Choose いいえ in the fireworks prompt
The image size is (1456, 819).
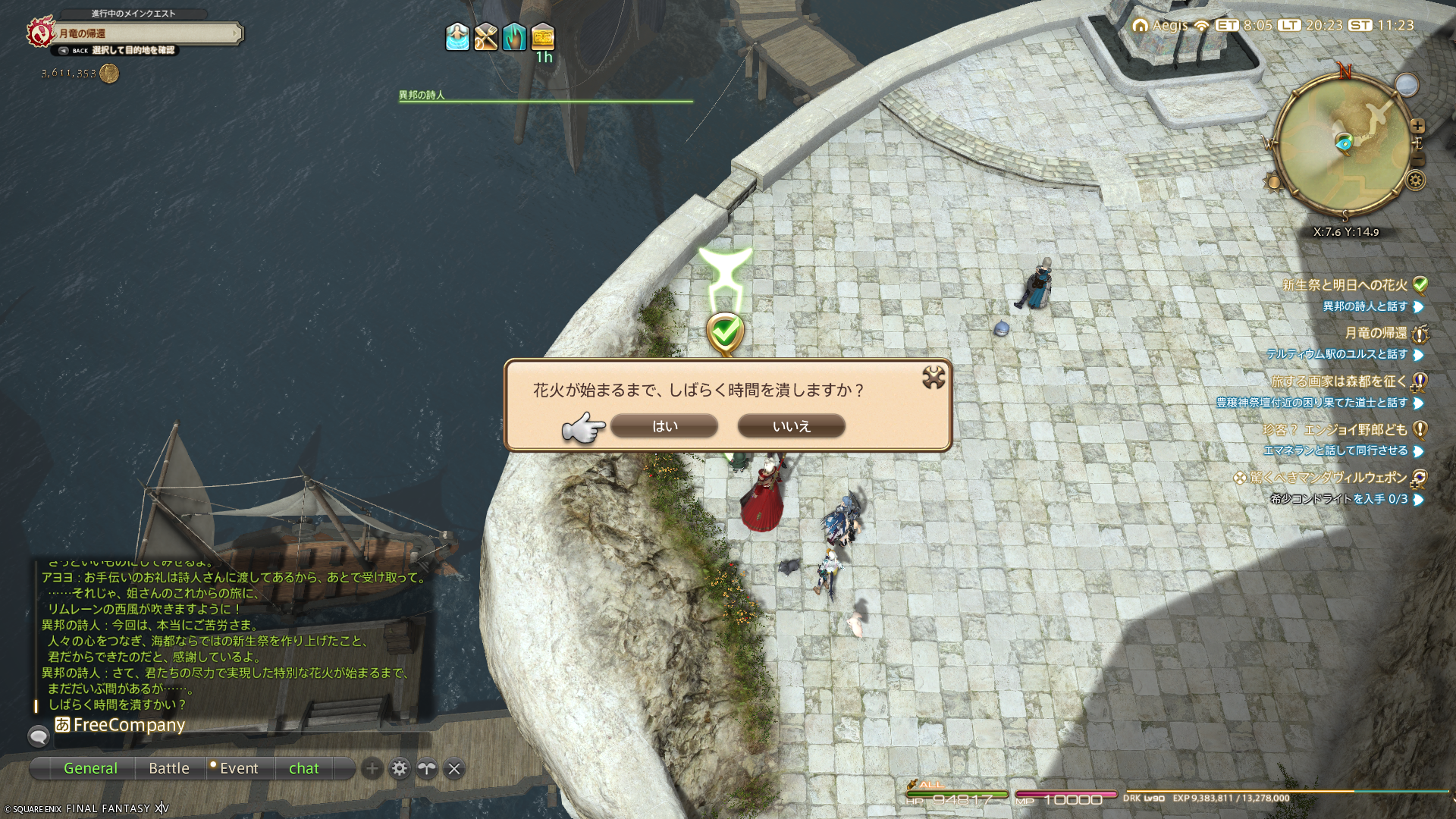[791, 426]
